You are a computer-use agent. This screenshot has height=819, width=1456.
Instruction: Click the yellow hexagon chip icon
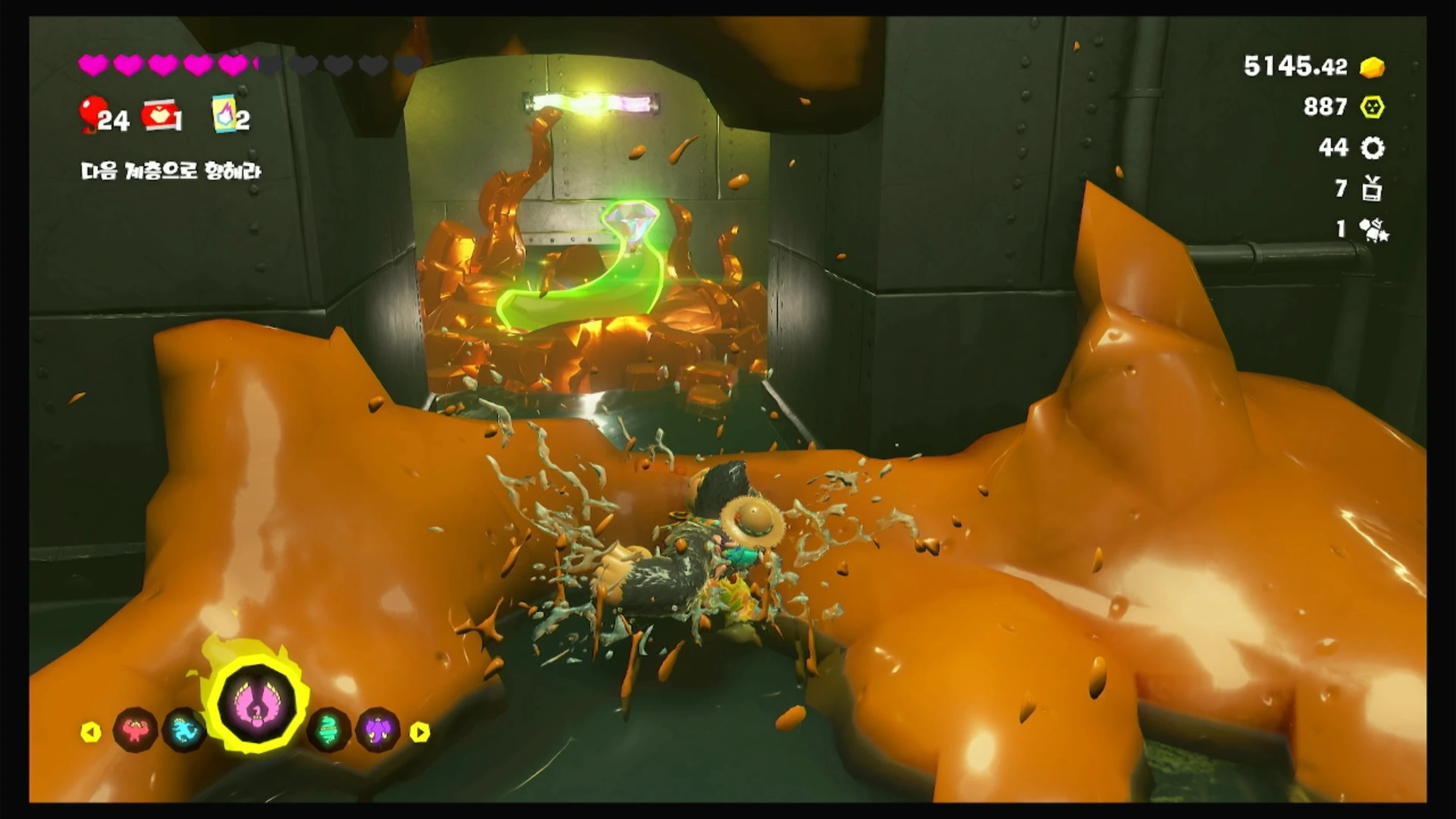coord(1372,107)
